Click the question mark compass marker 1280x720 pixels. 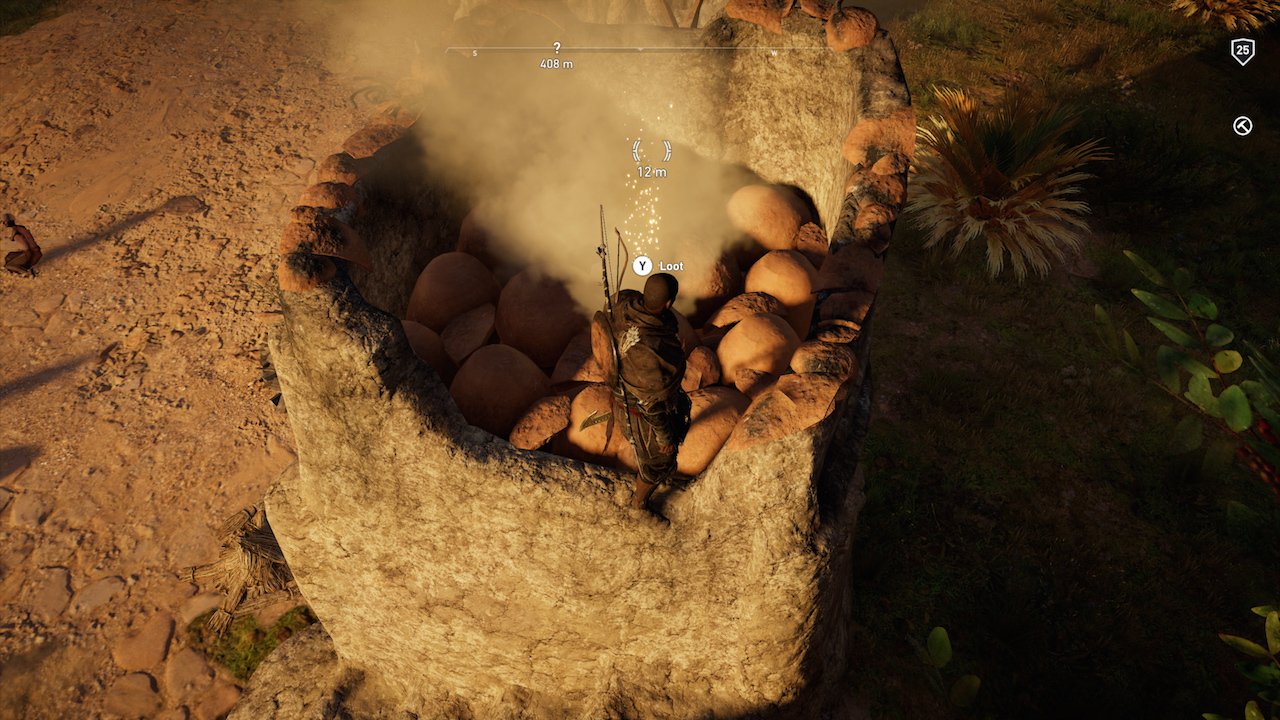[557, 47]
